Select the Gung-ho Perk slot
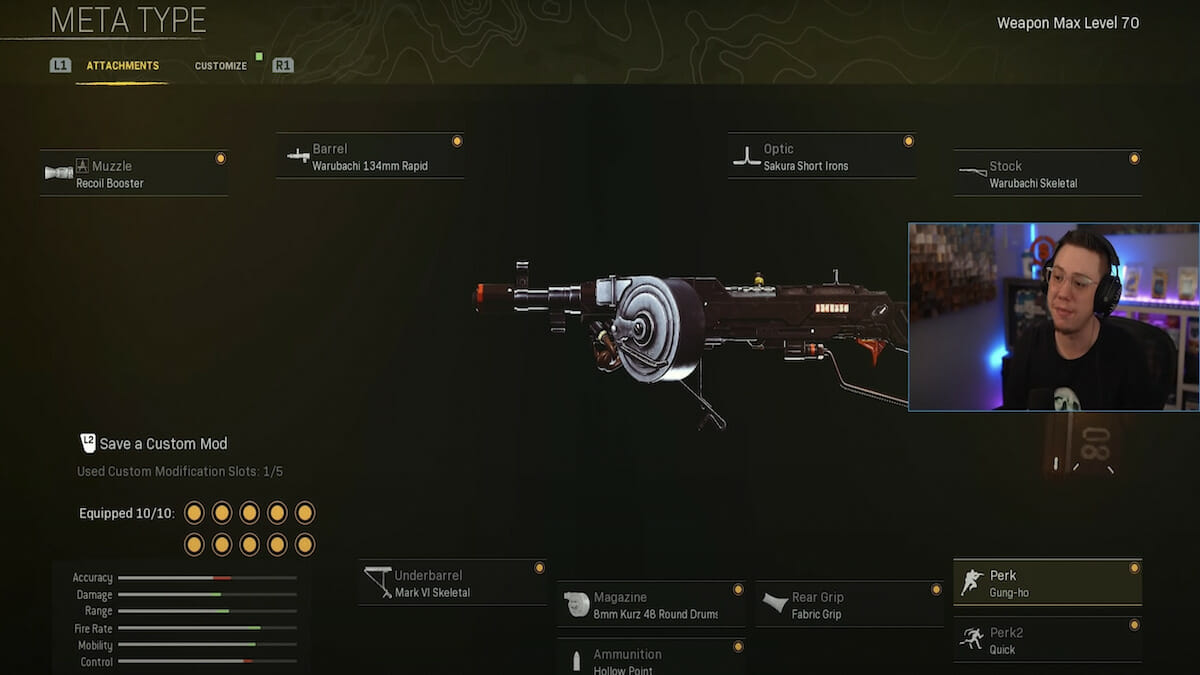This screenshot has height=675, width=1200. 1047,583
